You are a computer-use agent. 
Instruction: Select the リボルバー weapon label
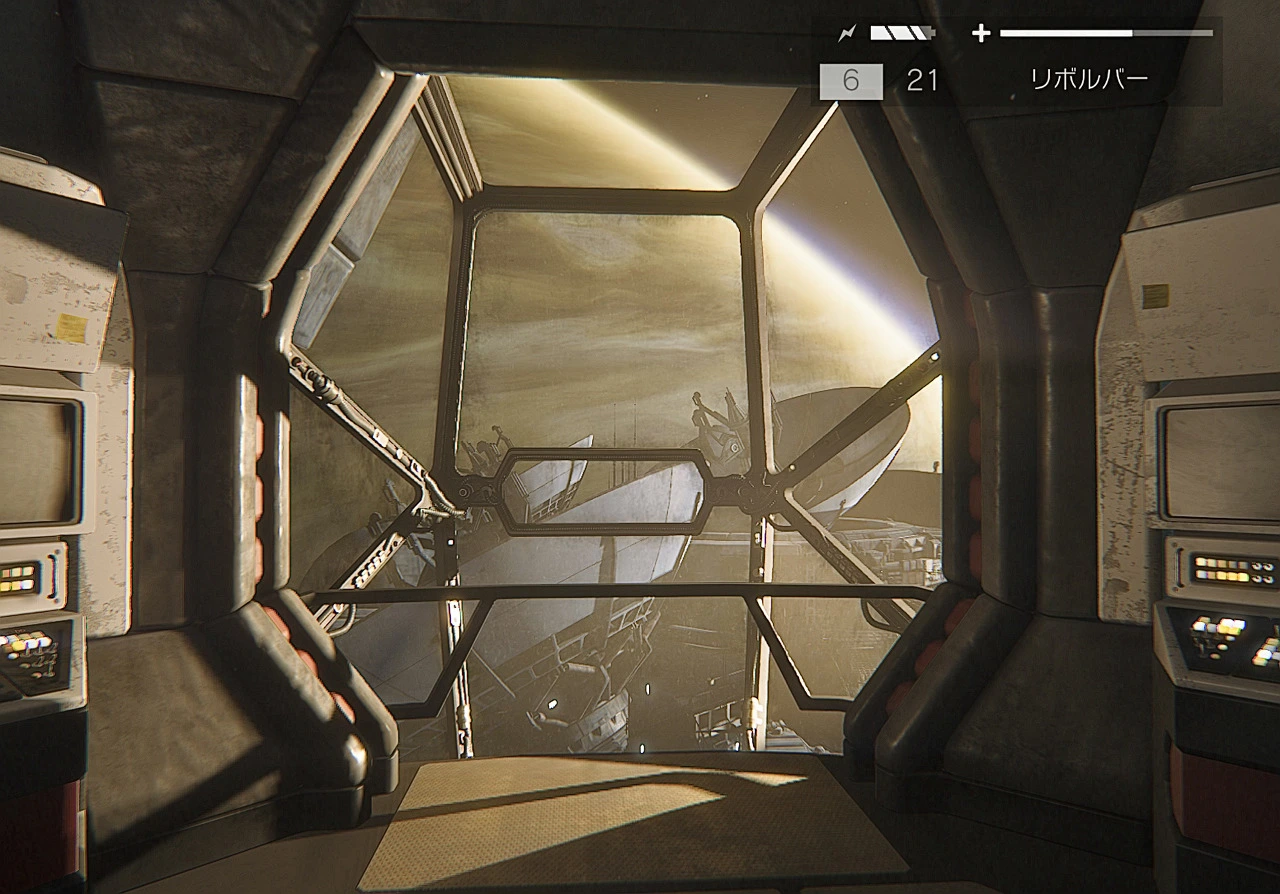pyautogui.click(x=1089, y=80)
